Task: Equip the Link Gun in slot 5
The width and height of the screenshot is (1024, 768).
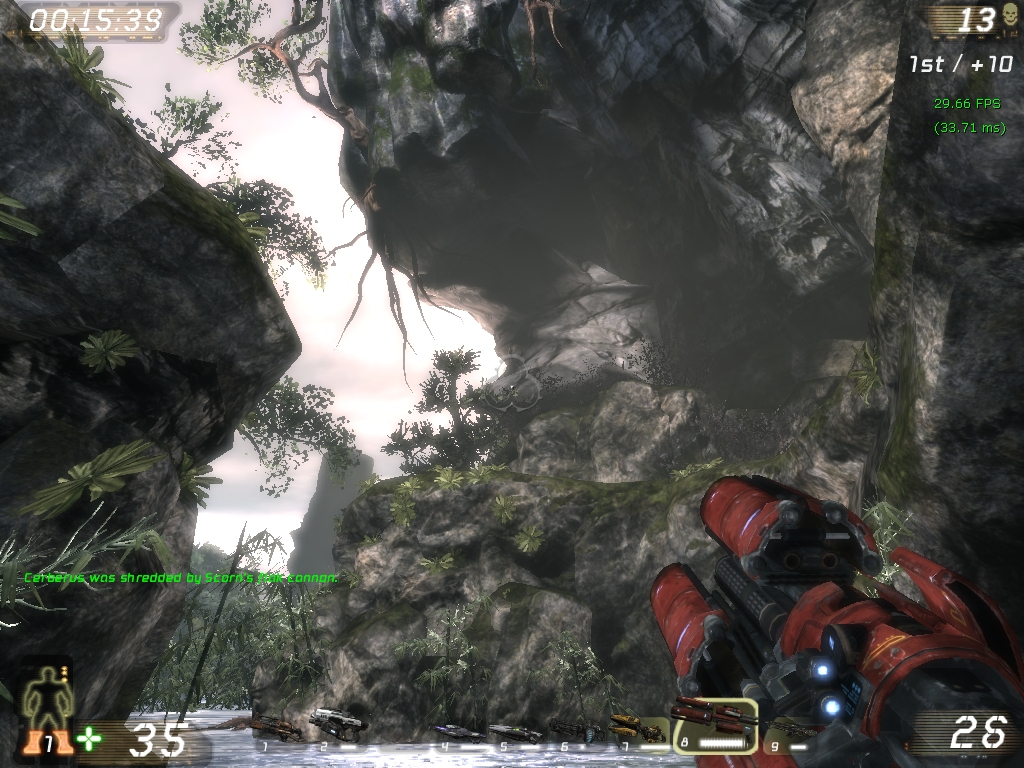Action: pyautogui.click(x=515, y=733)
